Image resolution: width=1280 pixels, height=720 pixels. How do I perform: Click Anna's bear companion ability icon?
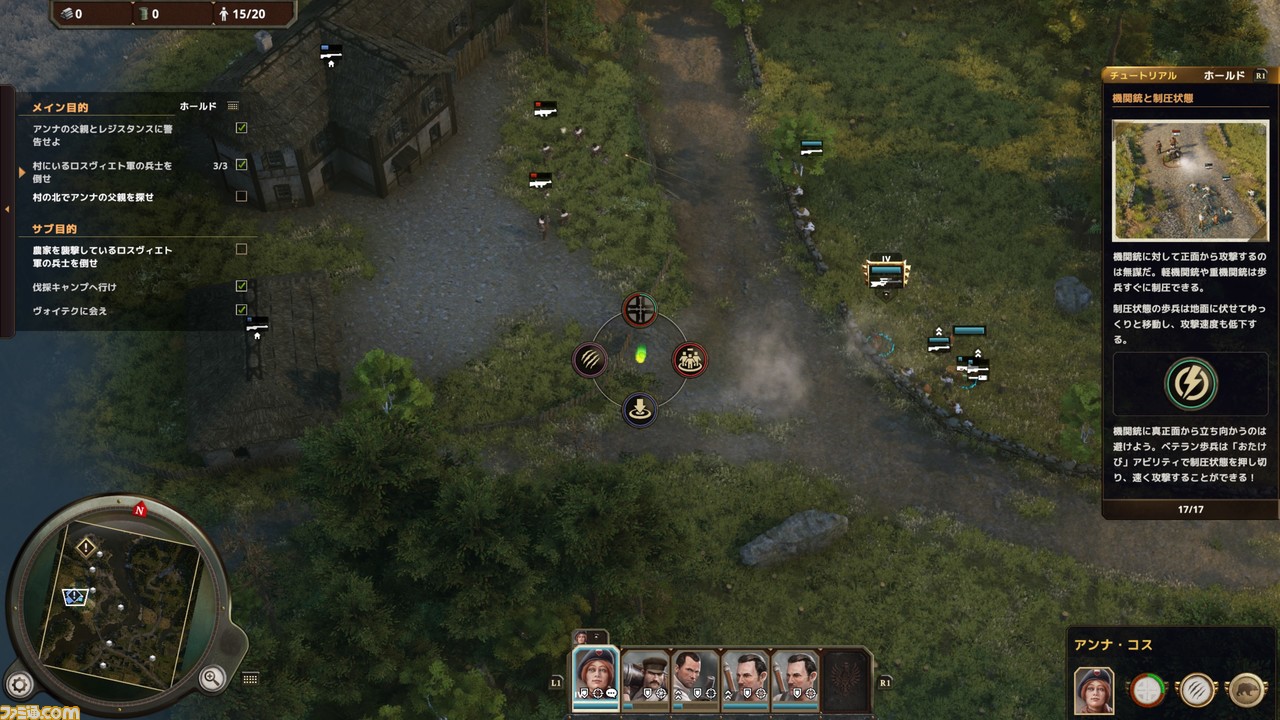(1246, 689)
